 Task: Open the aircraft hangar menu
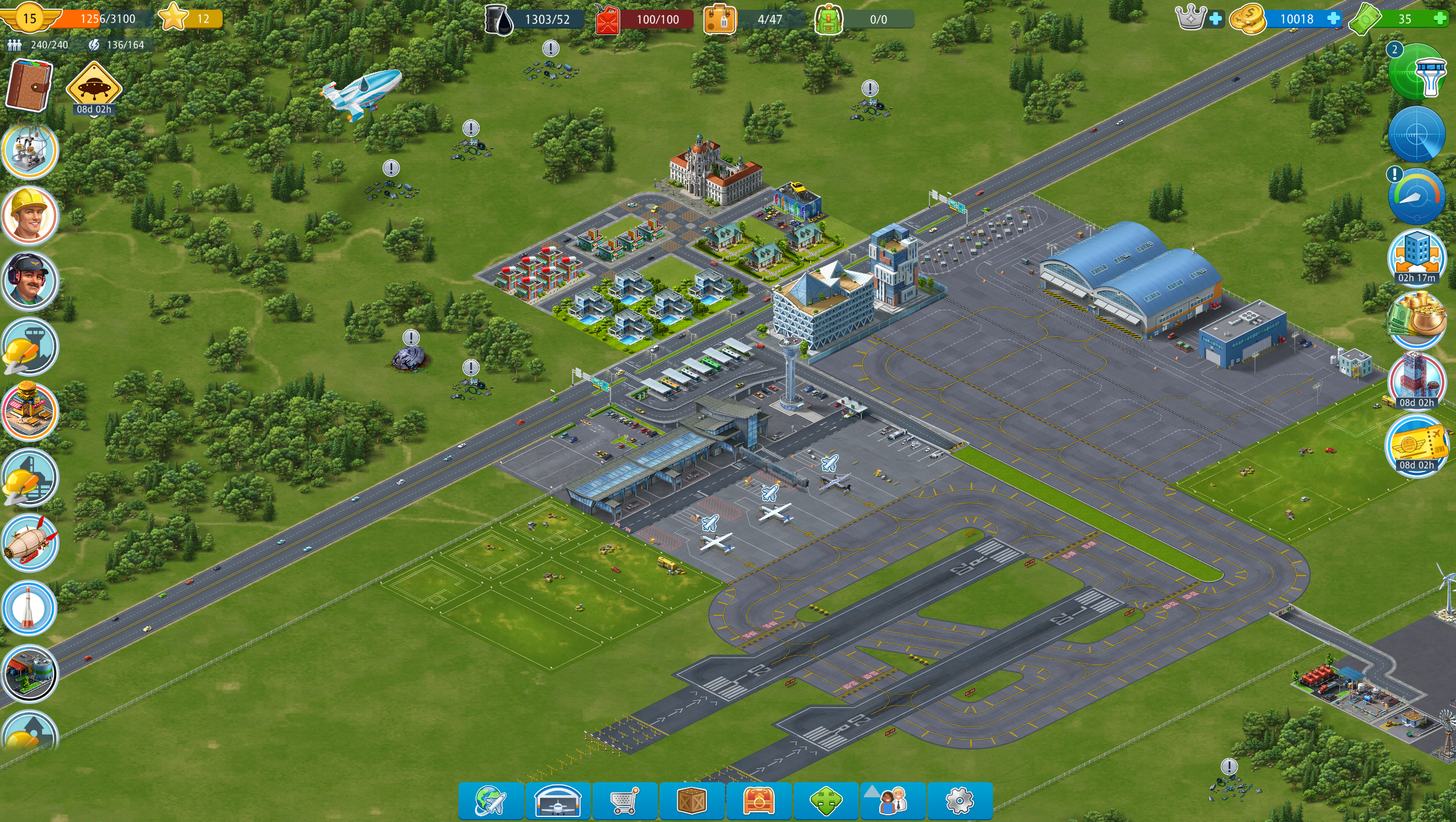coord(558,800)
